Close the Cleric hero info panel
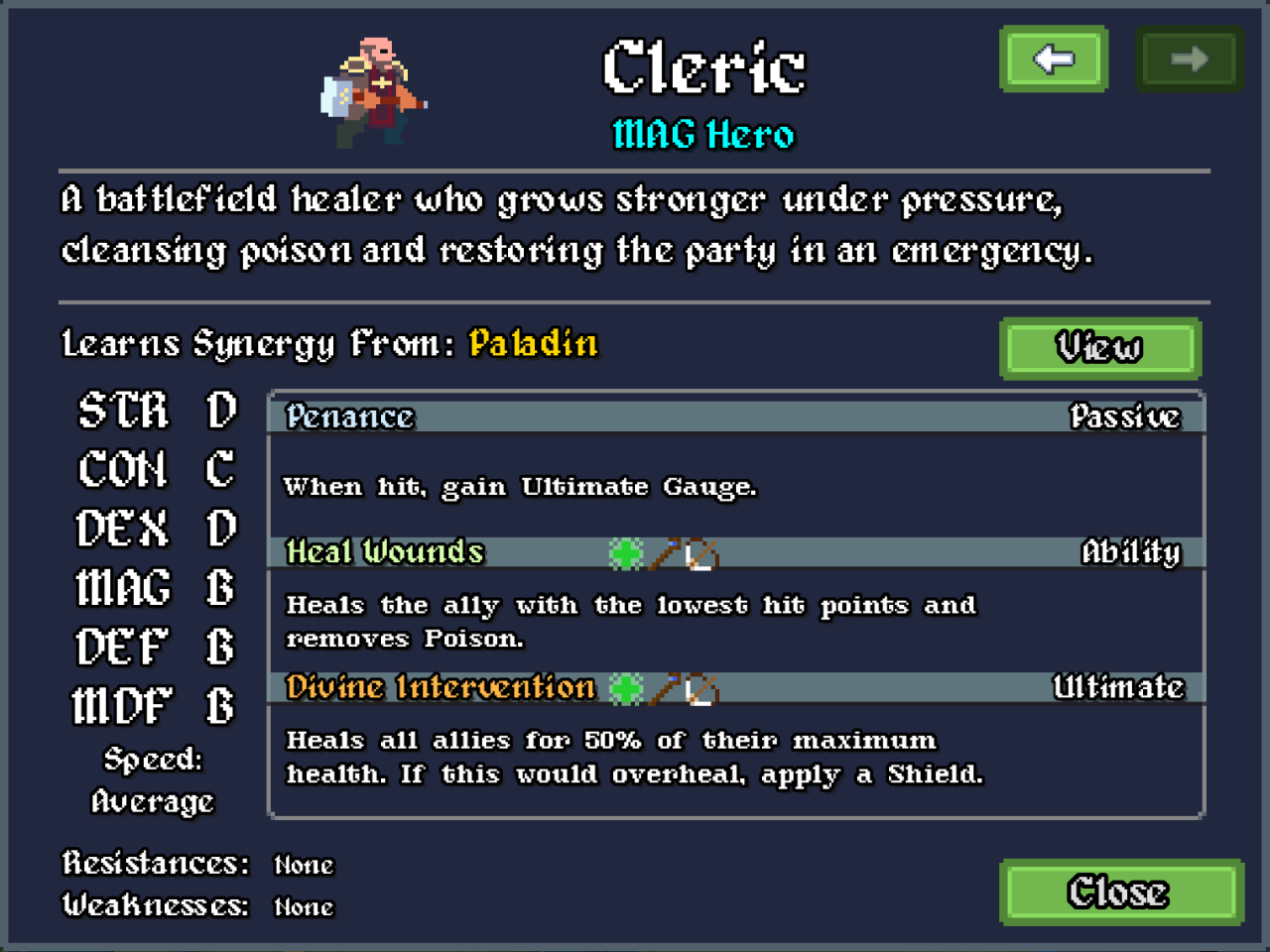Image resolution: width=1270 pixels, height=952 pixels. click(x=1120, y=892)
